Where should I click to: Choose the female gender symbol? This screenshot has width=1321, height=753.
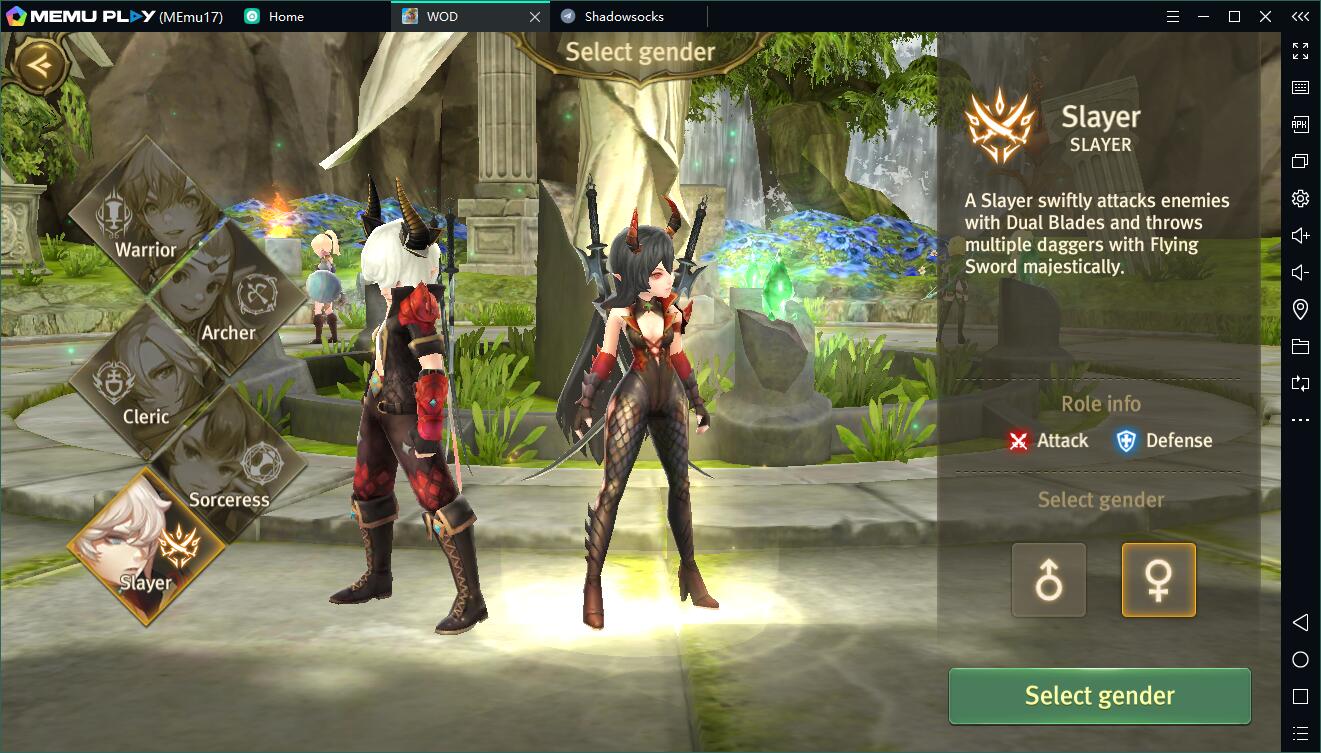(1158, 580)
